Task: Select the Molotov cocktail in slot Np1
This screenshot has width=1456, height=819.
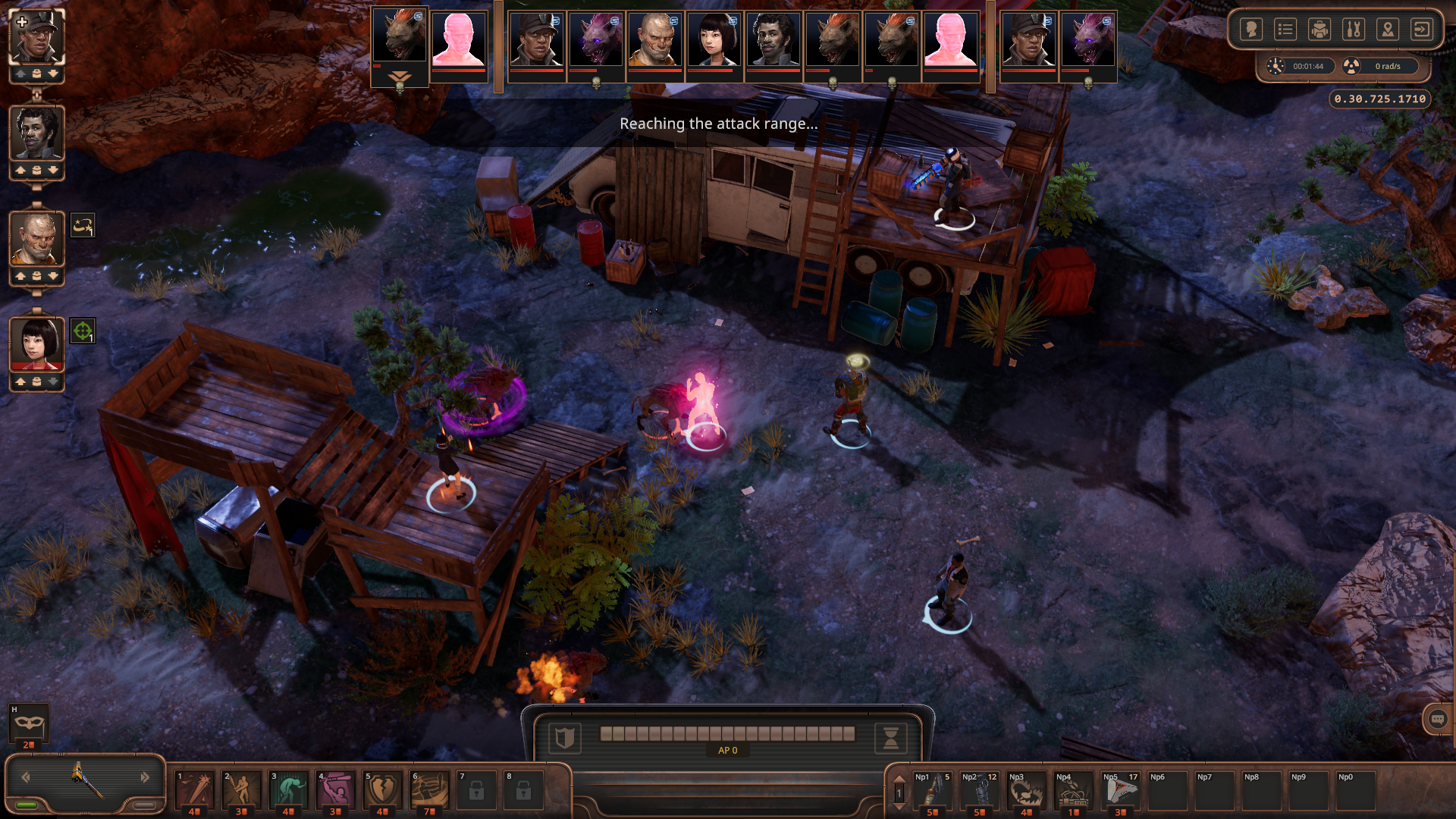Action: [933, 790]
